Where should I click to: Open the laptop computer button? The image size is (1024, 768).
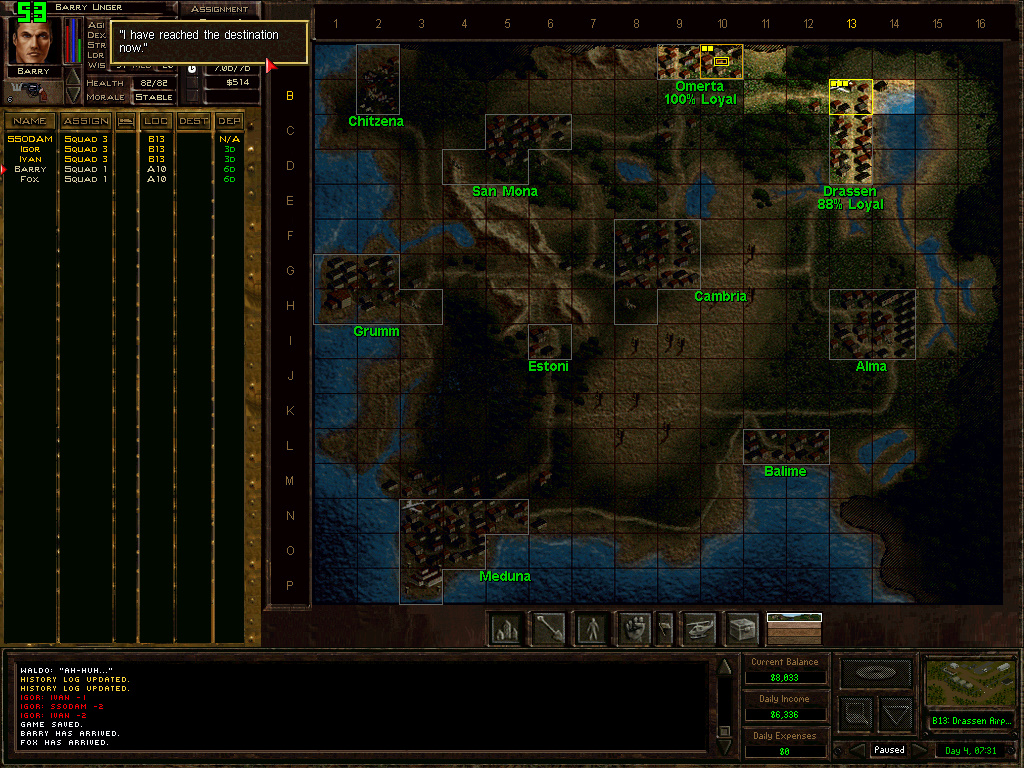[x=875, y=673]
